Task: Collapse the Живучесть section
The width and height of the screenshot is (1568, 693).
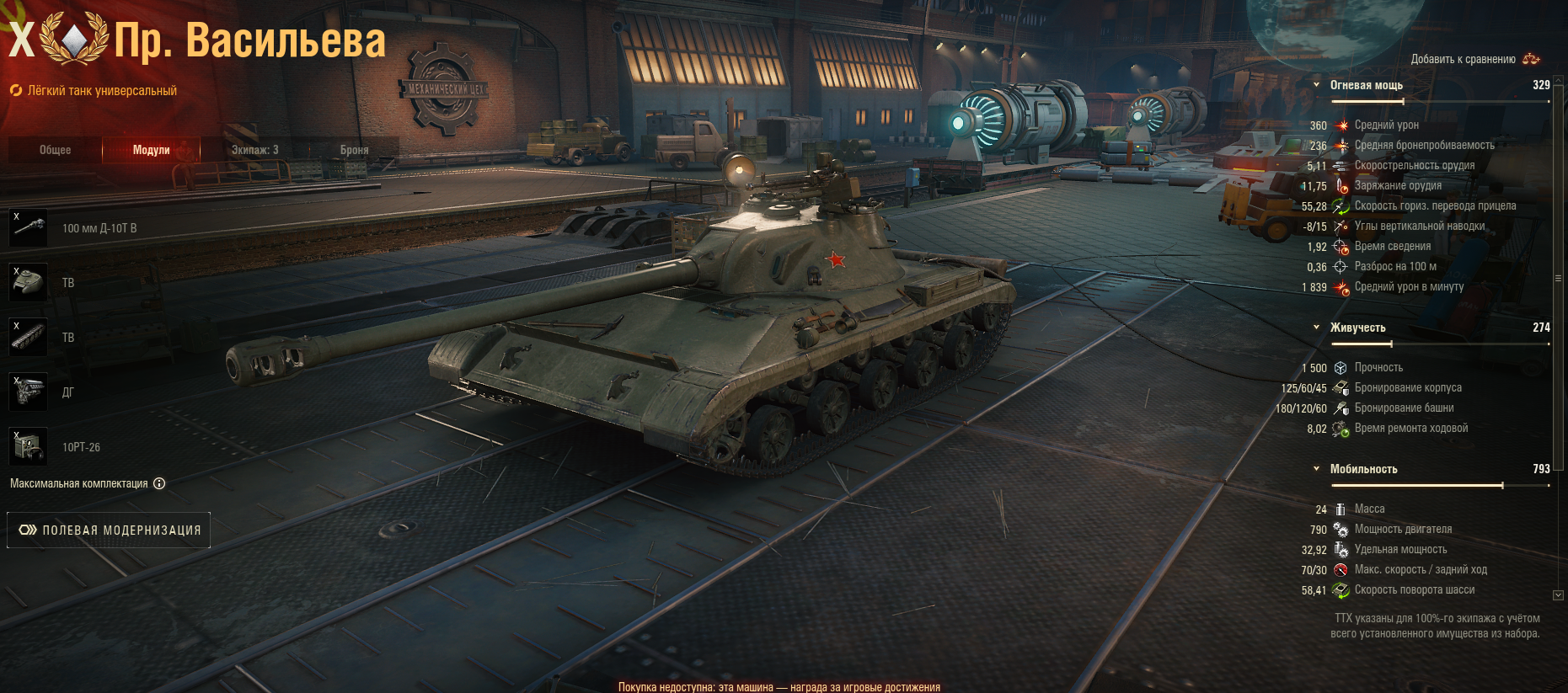Action: [1317, 328]
